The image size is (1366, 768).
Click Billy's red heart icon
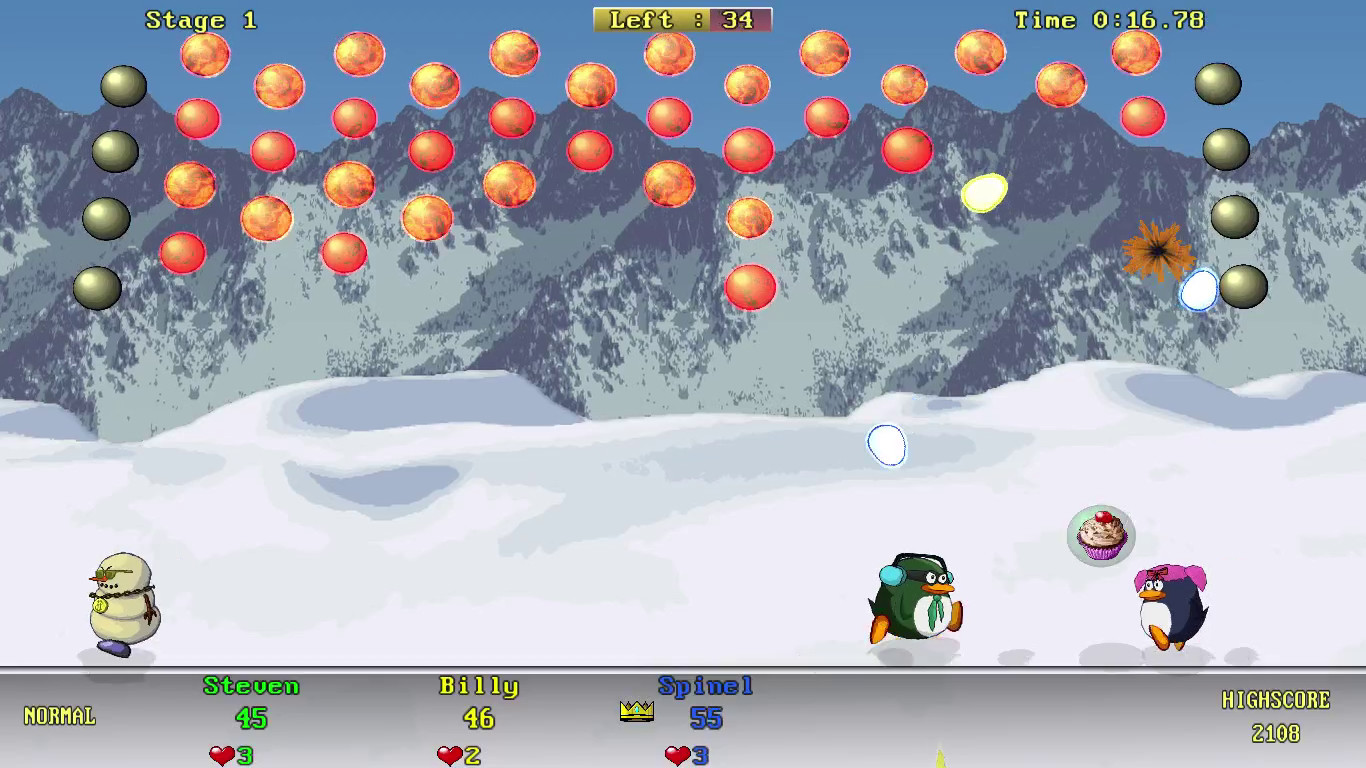pyautogui.click(x=450, y=753)
